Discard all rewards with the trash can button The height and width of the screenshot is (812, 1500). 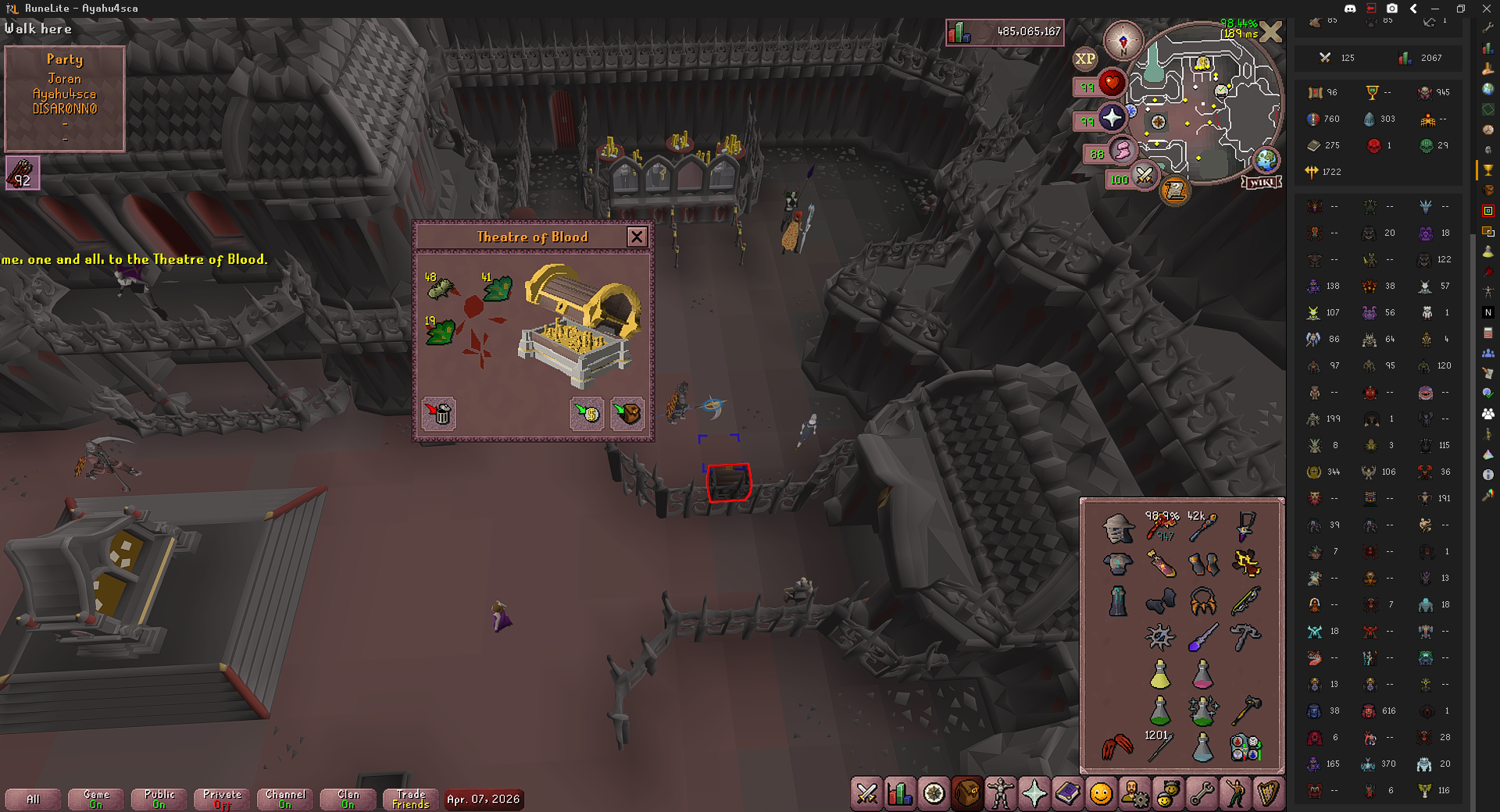click(x=439, y=413)
